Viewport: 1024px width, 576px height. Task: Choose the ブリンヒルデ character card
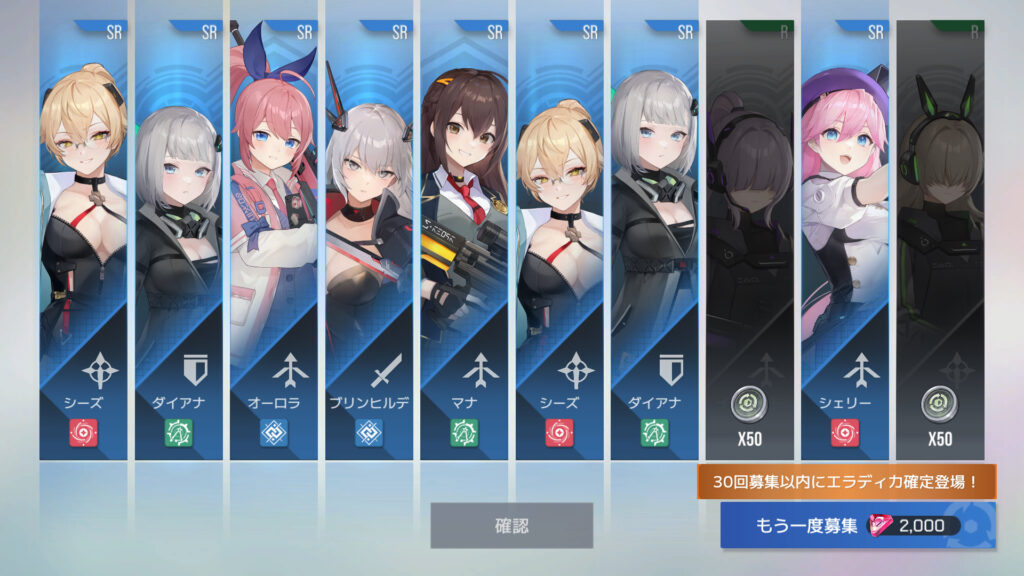(x=369, y=240)
